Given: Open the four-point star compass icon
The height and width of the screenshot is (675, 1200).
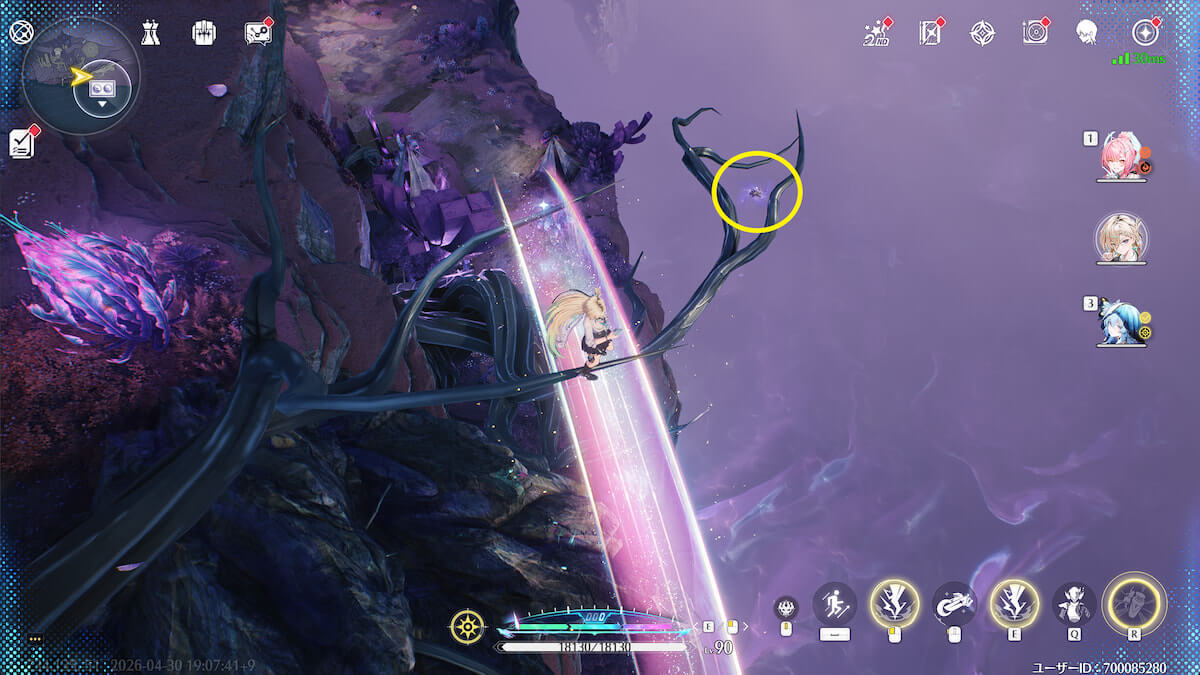Looking at the screenshot, I should pyautogui.click(x=982, y=34).
